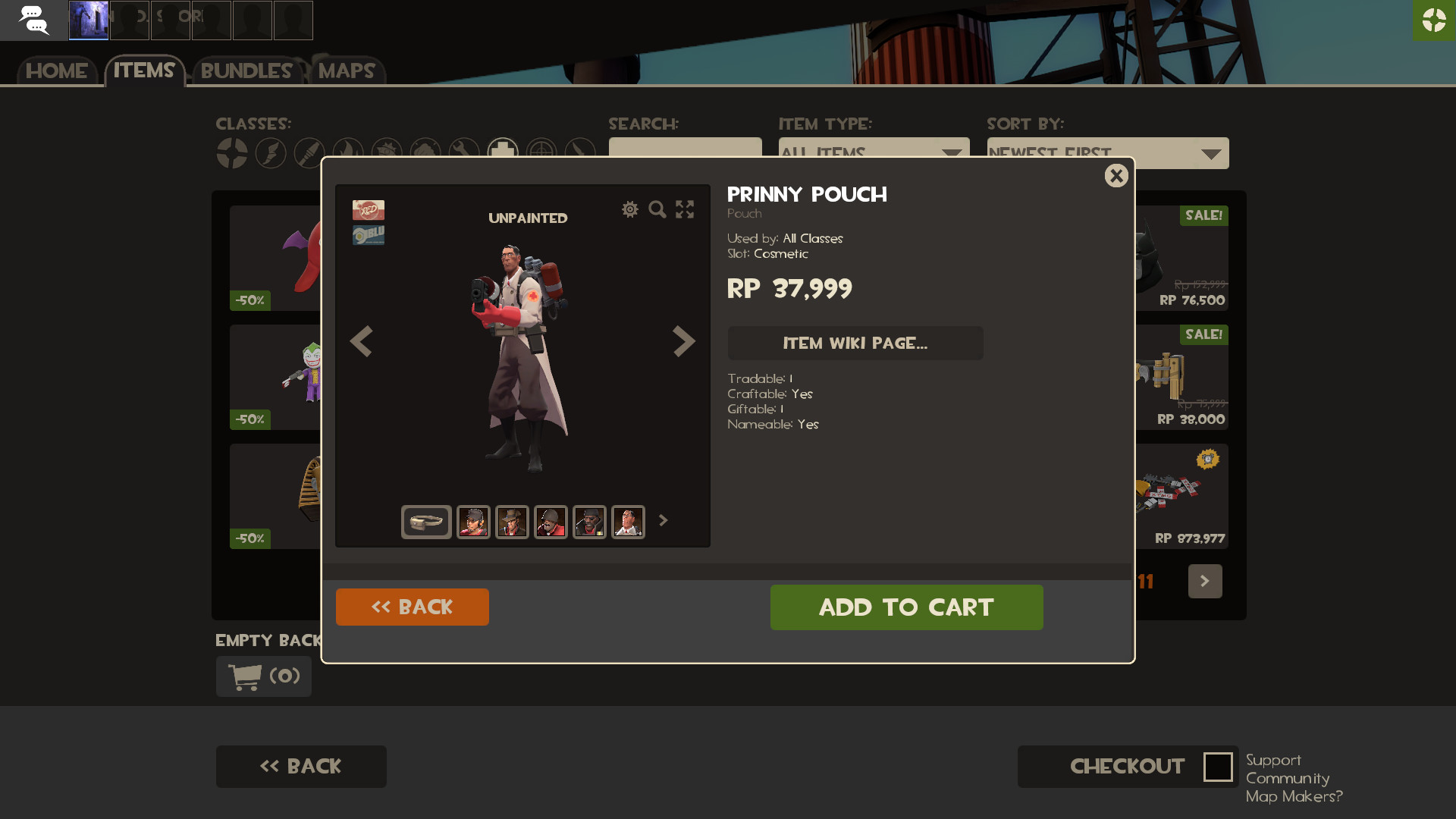Viewport: 1456px width, 819px height.
Task: Open the Sort By Newest First dropdown
Action: point(1107,152)
